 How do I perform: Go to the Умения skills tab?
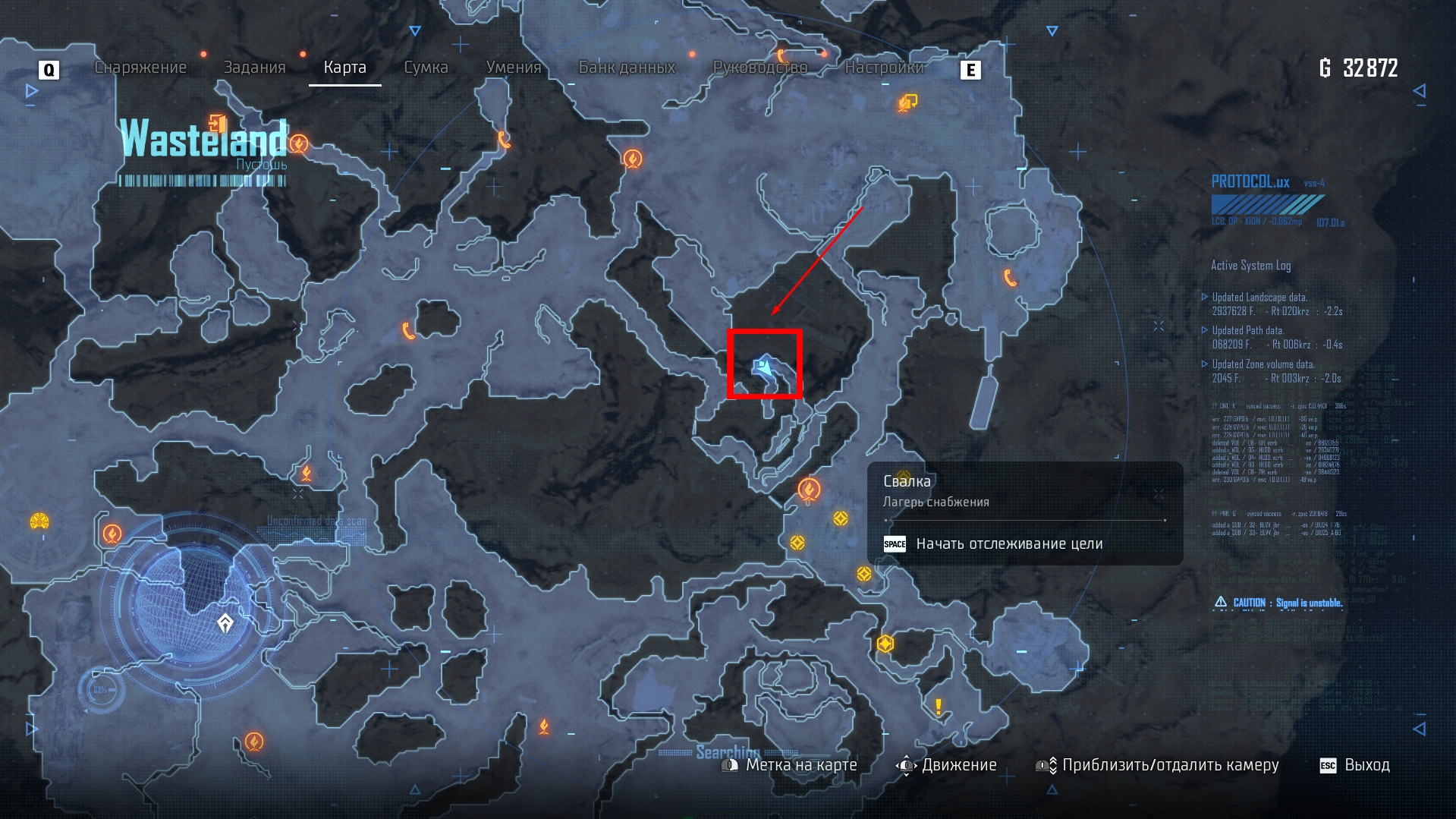pyautogui.click(x=514, y=68)
